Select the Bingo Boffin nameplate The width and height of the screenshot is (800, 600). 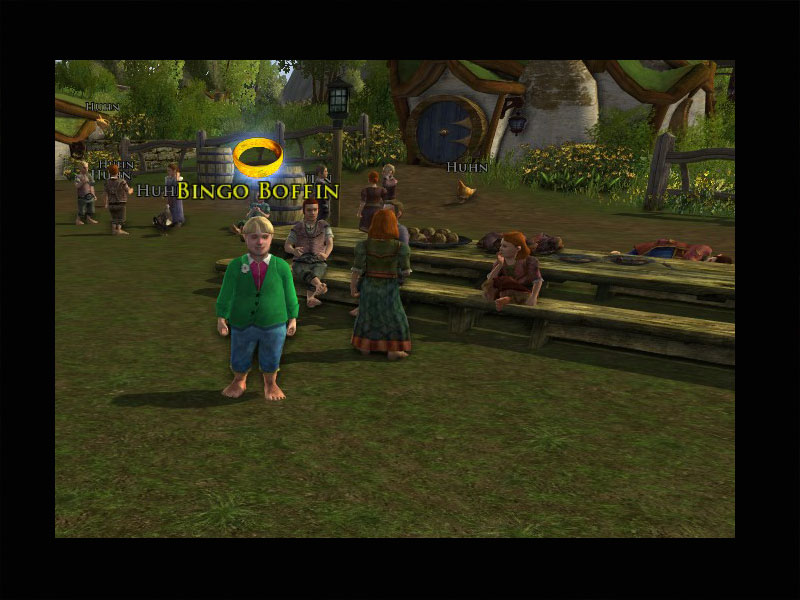point(258,190)
